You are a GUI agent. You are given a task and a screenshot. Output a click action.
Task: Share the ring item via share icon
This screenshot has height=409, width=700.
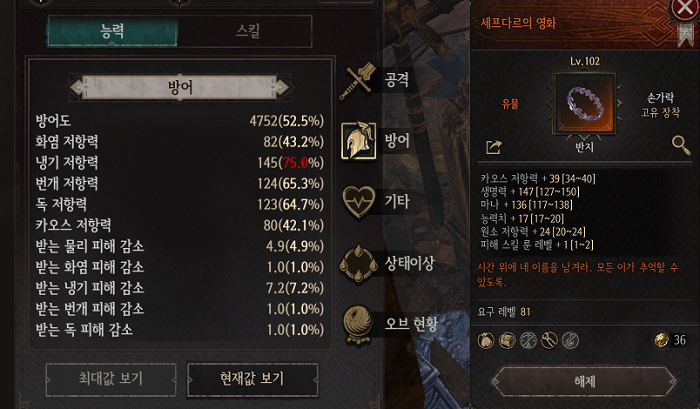(493, 147)
